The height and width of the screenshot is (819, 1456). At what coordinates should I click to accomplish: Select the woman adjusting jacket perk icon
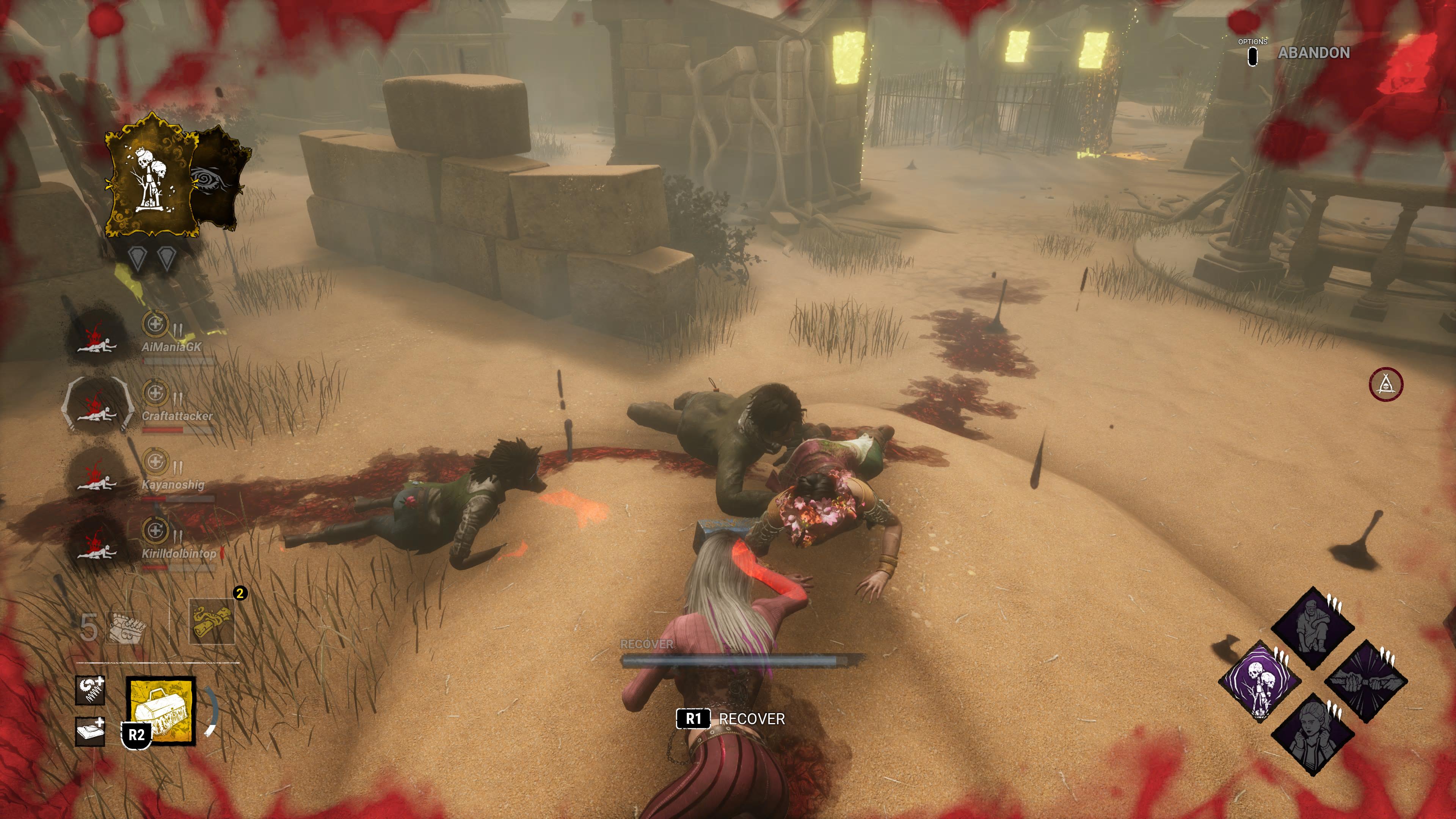(x=1312, y=734)
